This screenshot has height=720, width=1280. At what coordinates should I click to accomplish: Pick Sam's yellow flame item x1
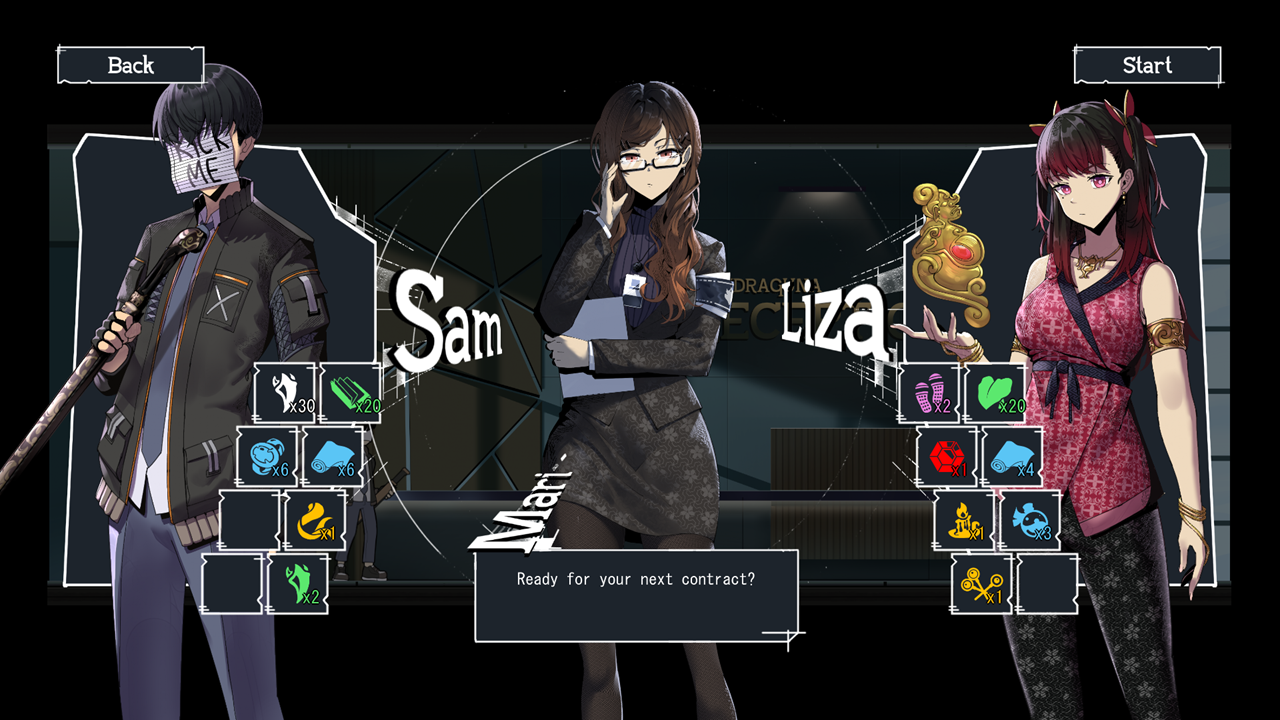(316, 520)
